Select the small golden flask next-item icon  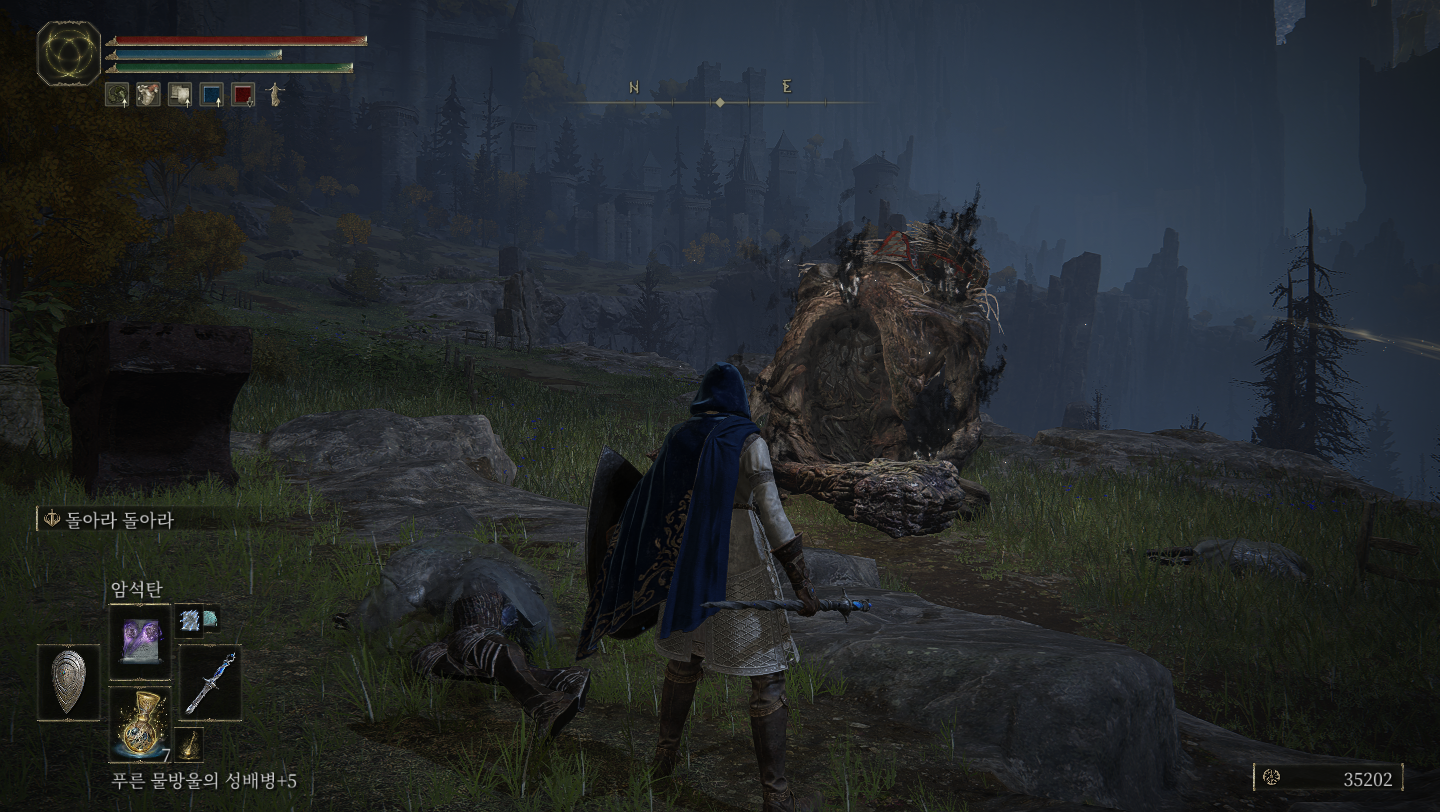coord(189,744)
